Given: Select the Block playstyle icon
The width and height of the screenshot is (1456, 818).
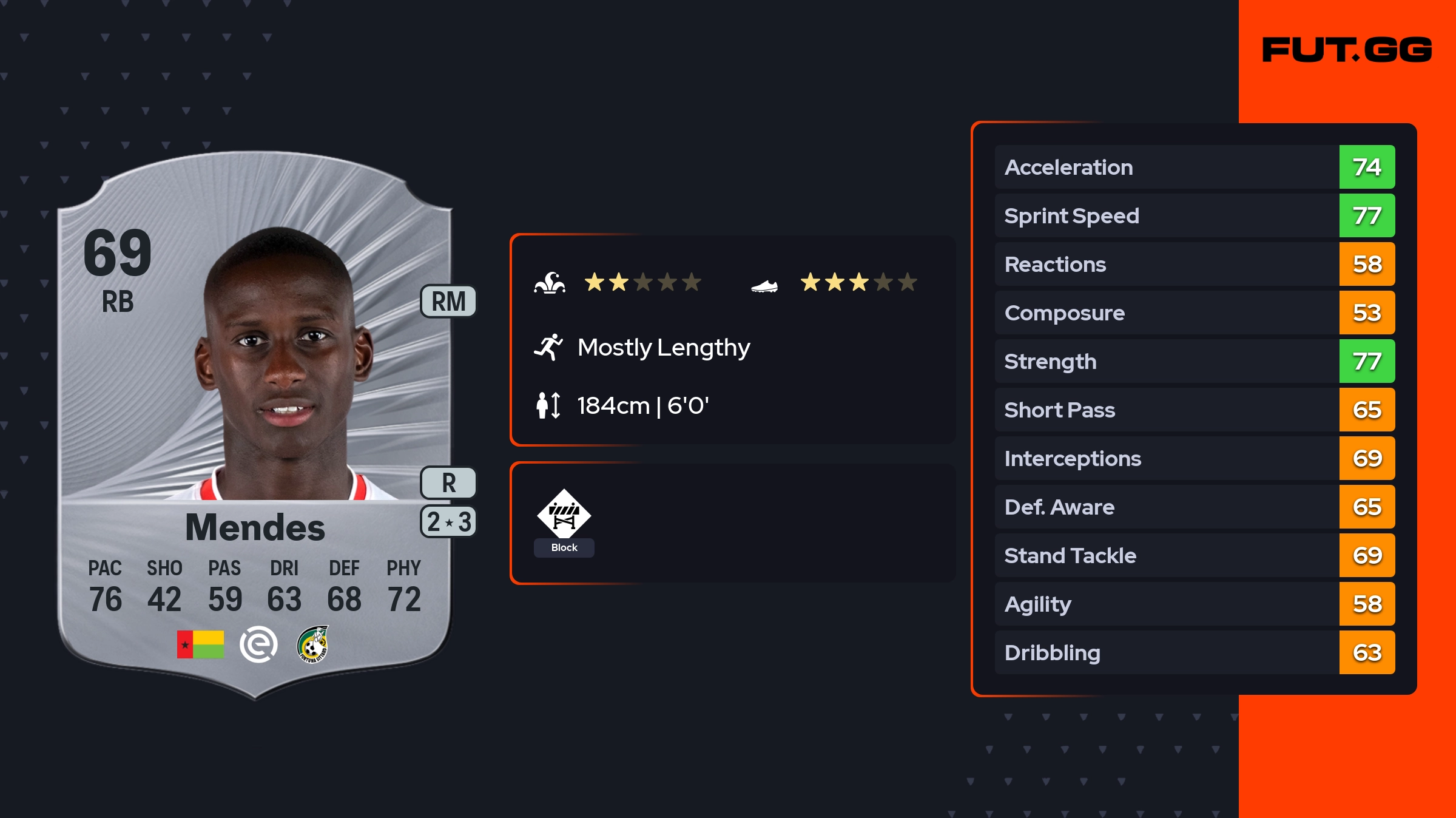Looking at the screenshot, I should coord(564,515).
